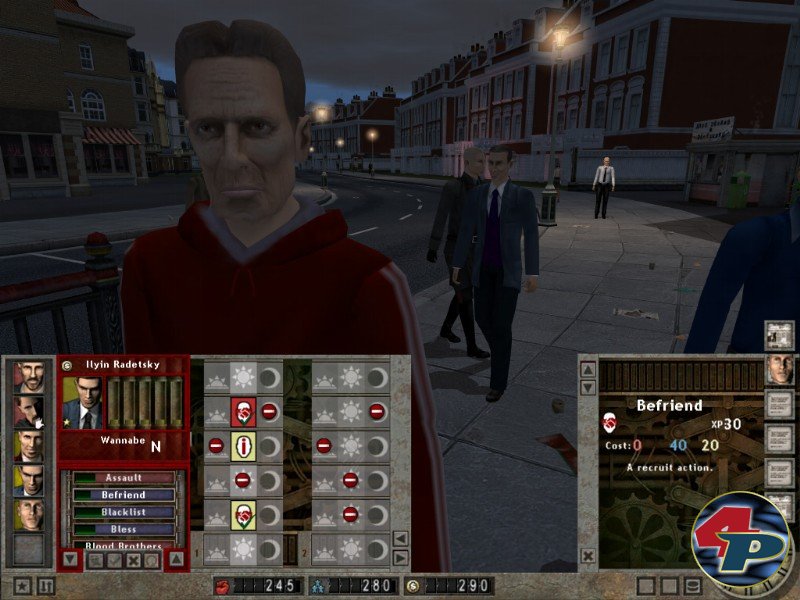This screenshot has width=800, height=600.
Task: Choose the Befriend action
Action: 124,495
